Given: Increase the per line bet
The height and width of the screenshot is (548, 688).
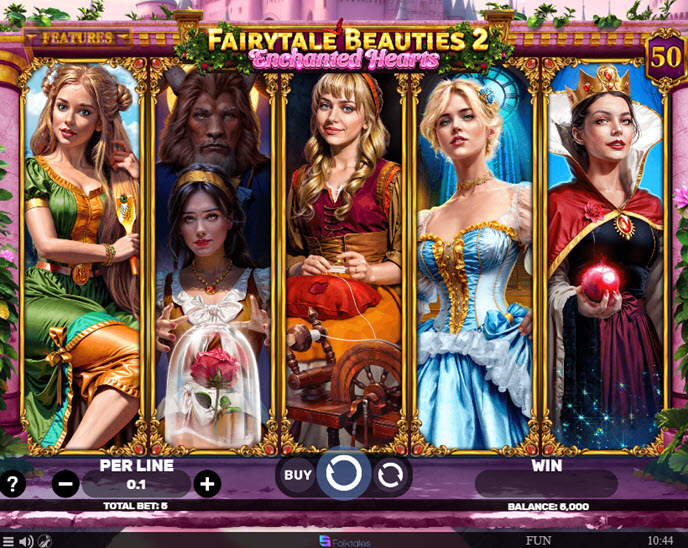Looking at the screenshot, I should (206, 485).
